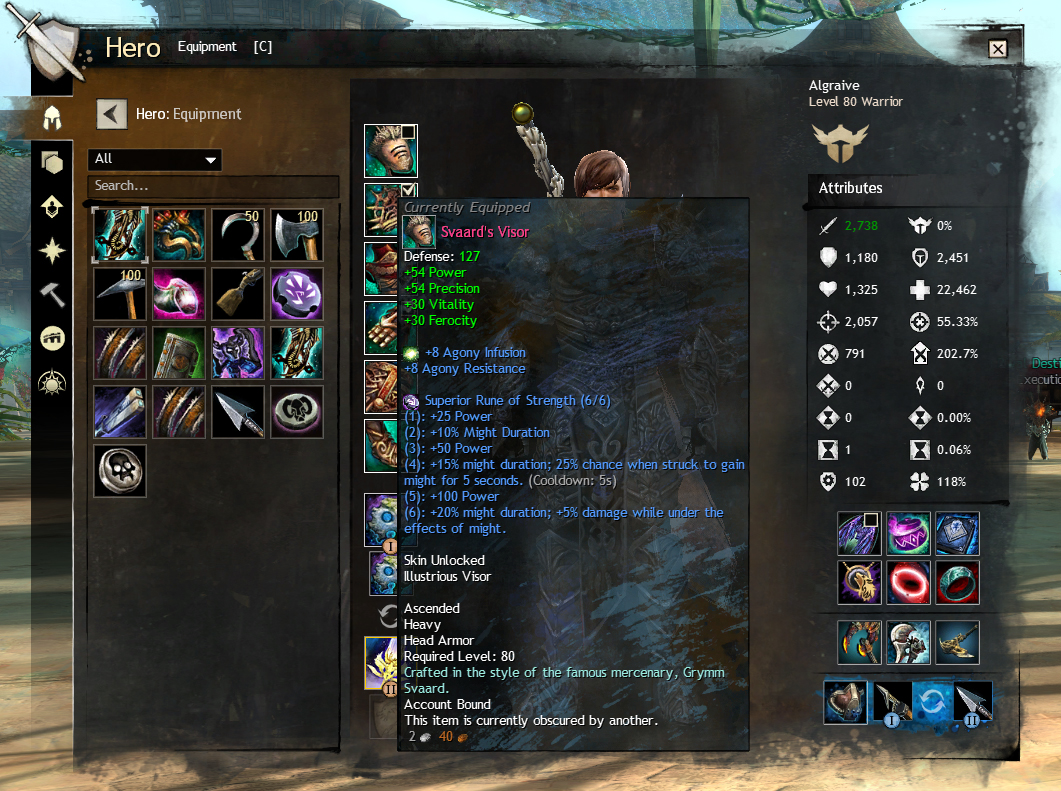Go back from Hero Equipment view
1061x791 pixels.
click(x=111, y=114)
